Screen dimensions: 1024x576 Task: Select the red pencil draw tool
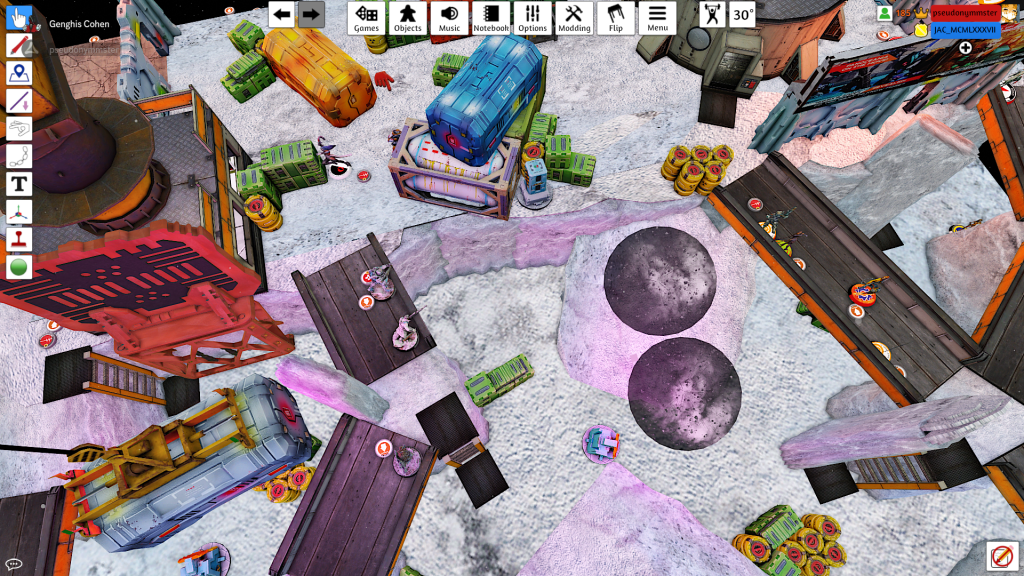[19, 46]
